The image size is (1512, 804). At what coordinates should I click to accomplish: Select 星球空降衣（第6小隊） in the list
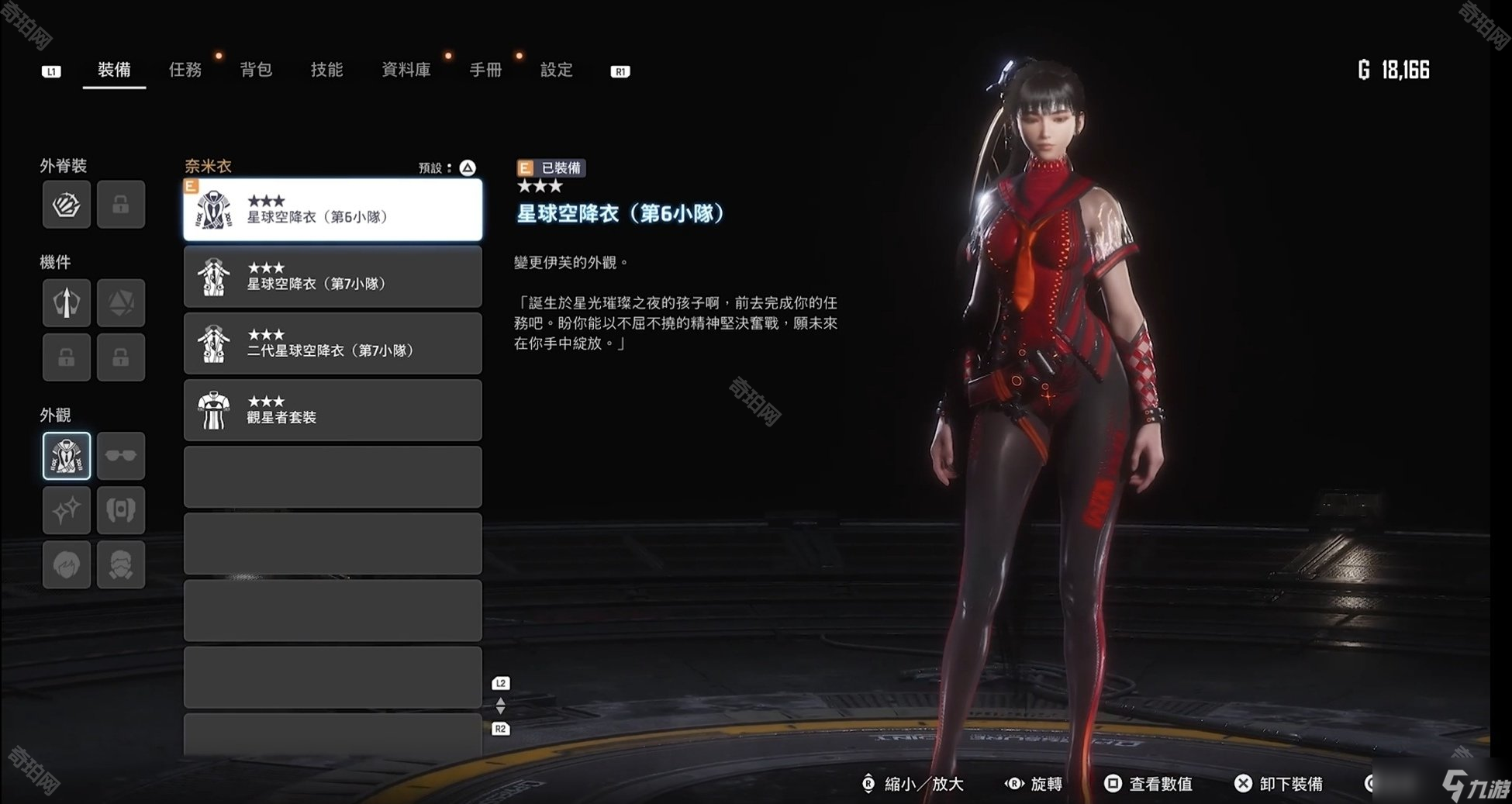pyautogui.click(x=333, y=210)
